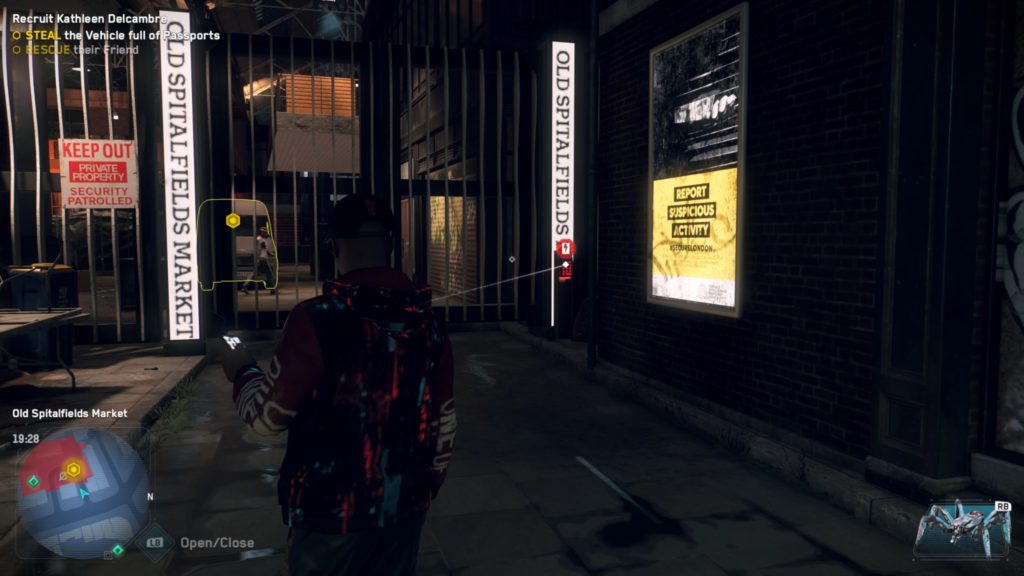1024x576 pixels.
Task: Open the circular minimap
Action: click(83, 493)
